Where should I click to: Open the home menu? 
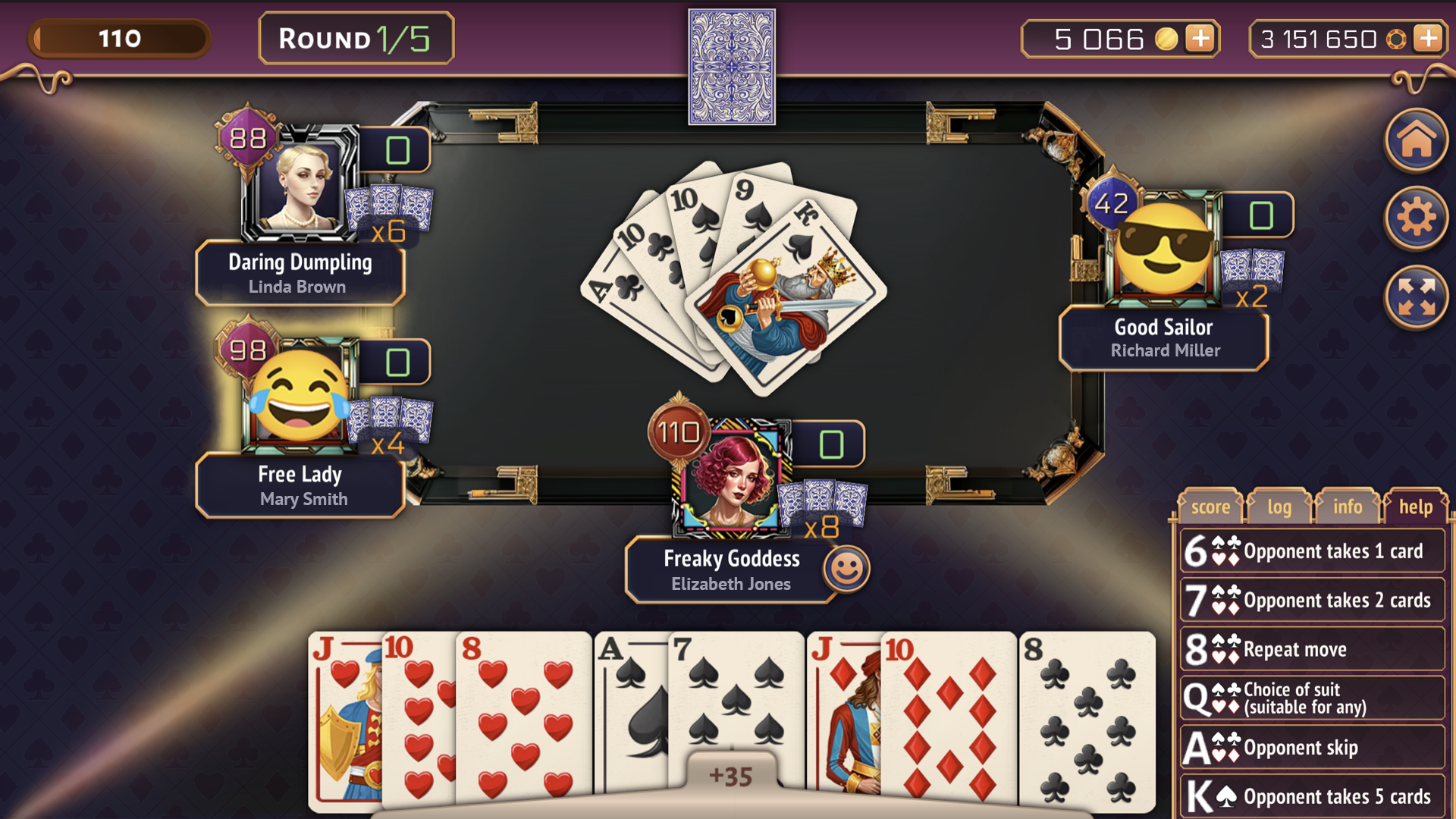(x=1415, y=140)
